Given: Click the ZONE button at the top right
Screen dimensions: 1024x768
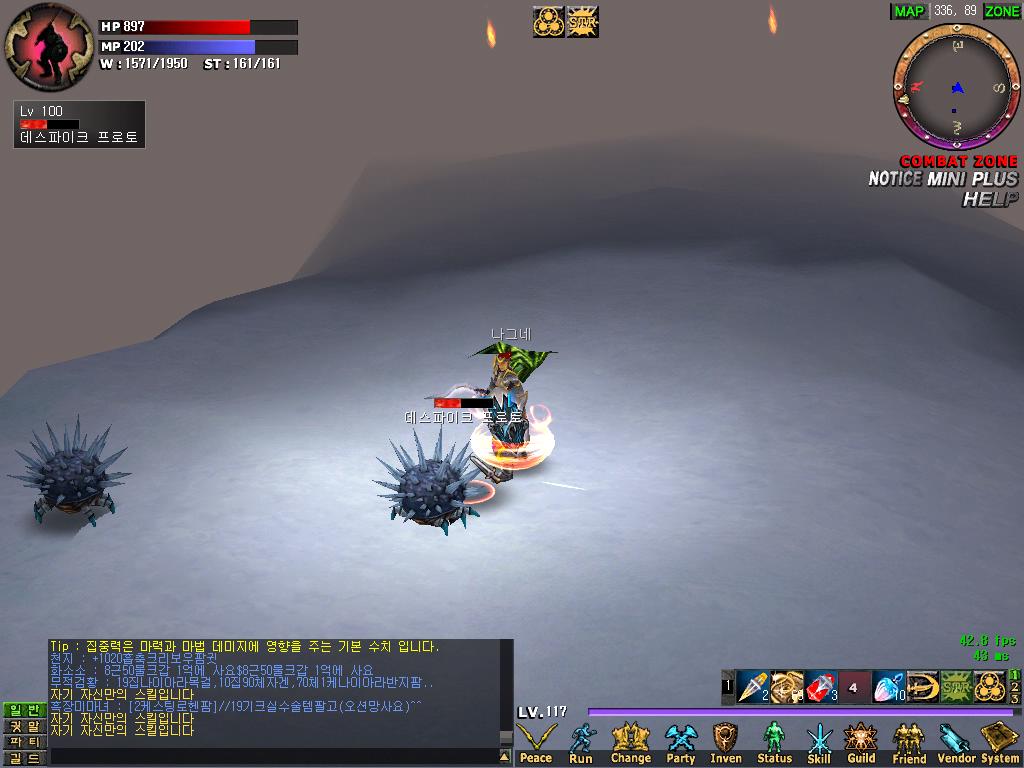Looking at the screenshot, I should pyautogui.click(x=1002, y=11).
